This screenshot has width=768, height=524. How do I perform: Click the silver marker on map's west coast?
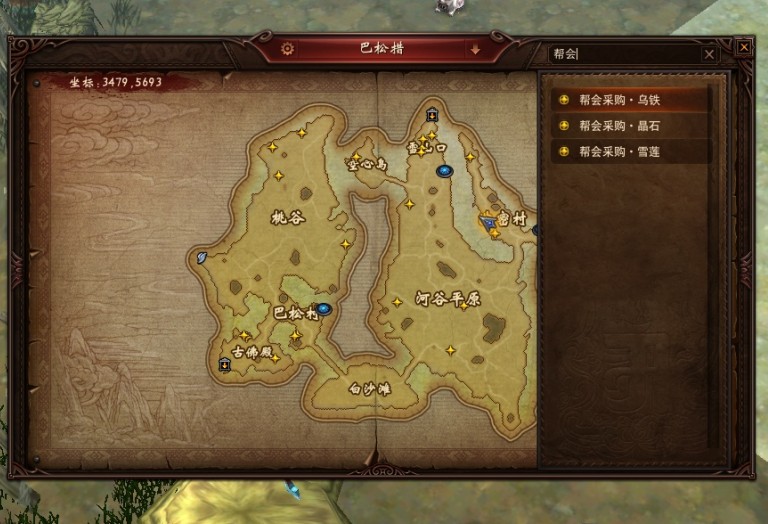click(203, 257)
